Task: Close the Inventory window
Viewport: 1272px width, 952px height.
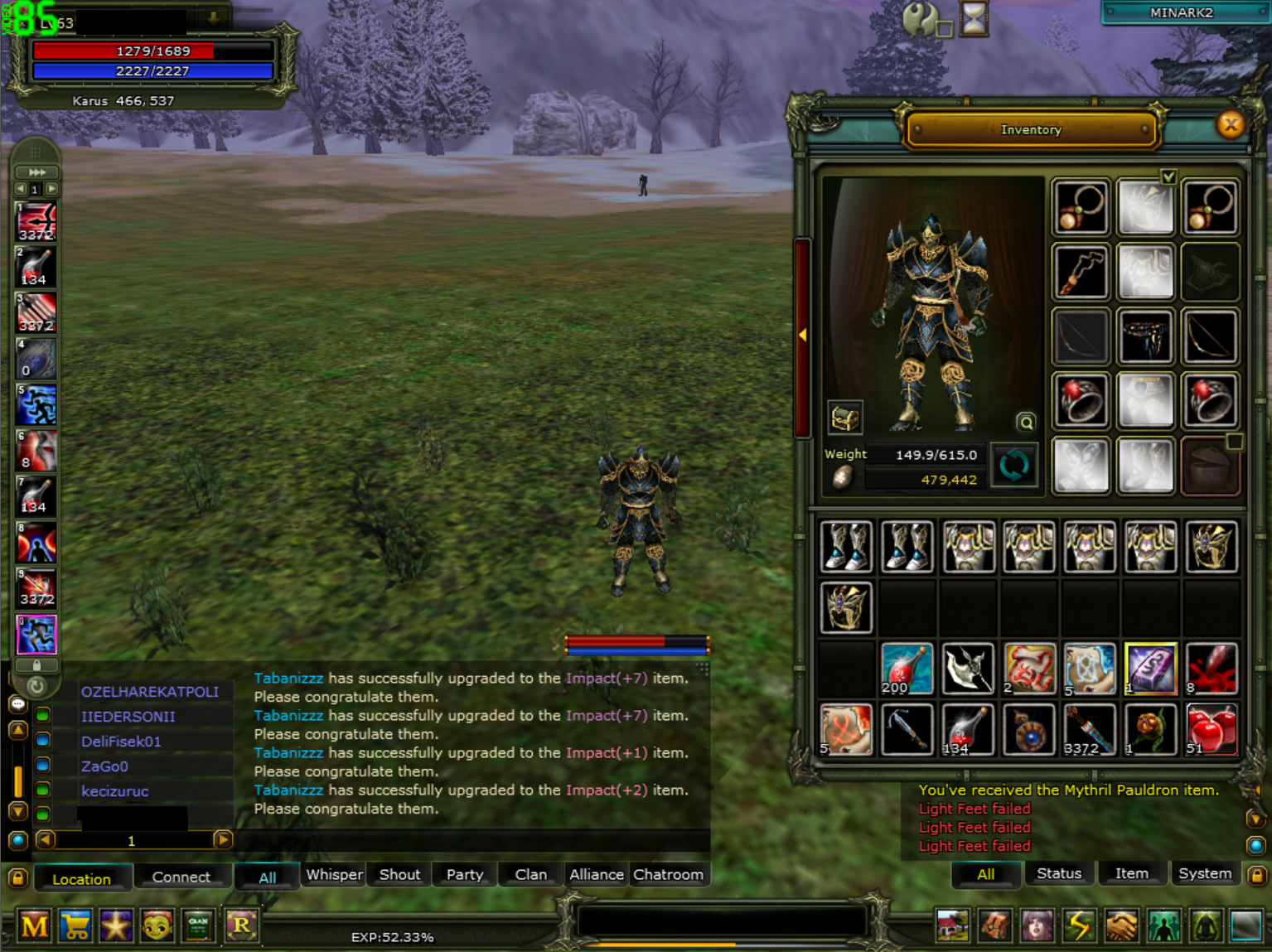Action: pos(1231,125)
